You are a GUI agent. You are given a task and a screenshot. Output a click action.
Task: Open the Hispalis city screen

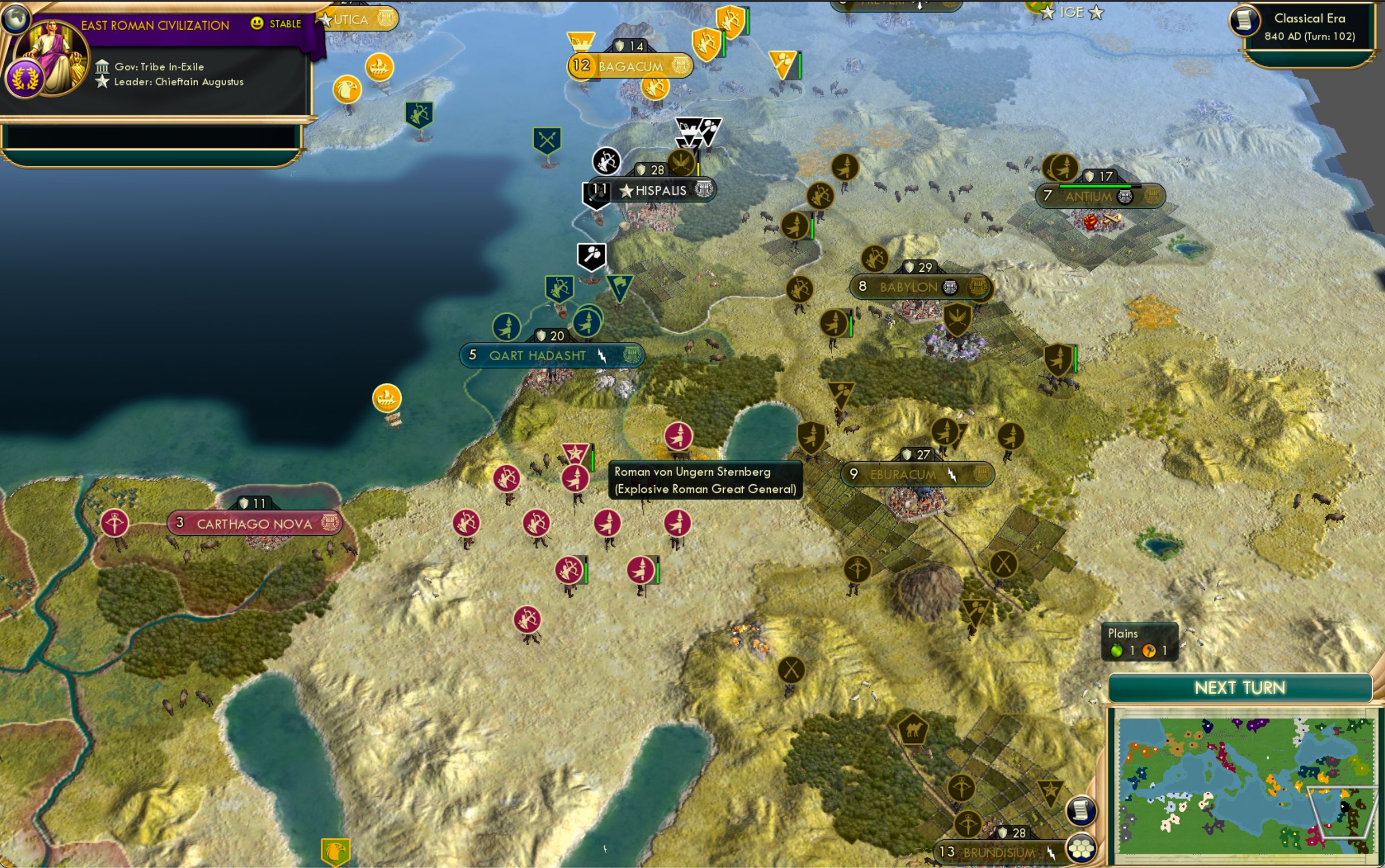[660, 189]
